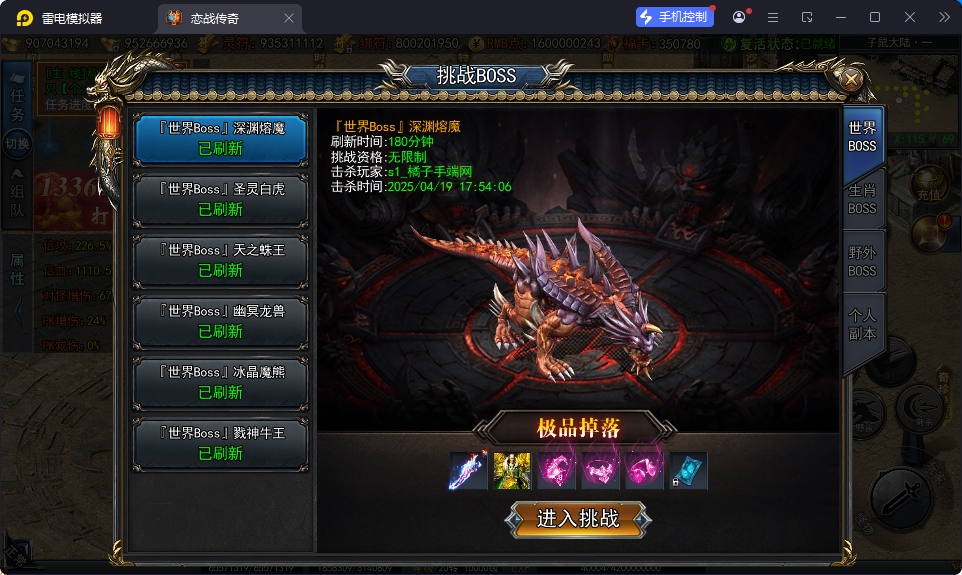
Task: Switch to the 野外BOSS tab
Action: [x=862, y=261]
